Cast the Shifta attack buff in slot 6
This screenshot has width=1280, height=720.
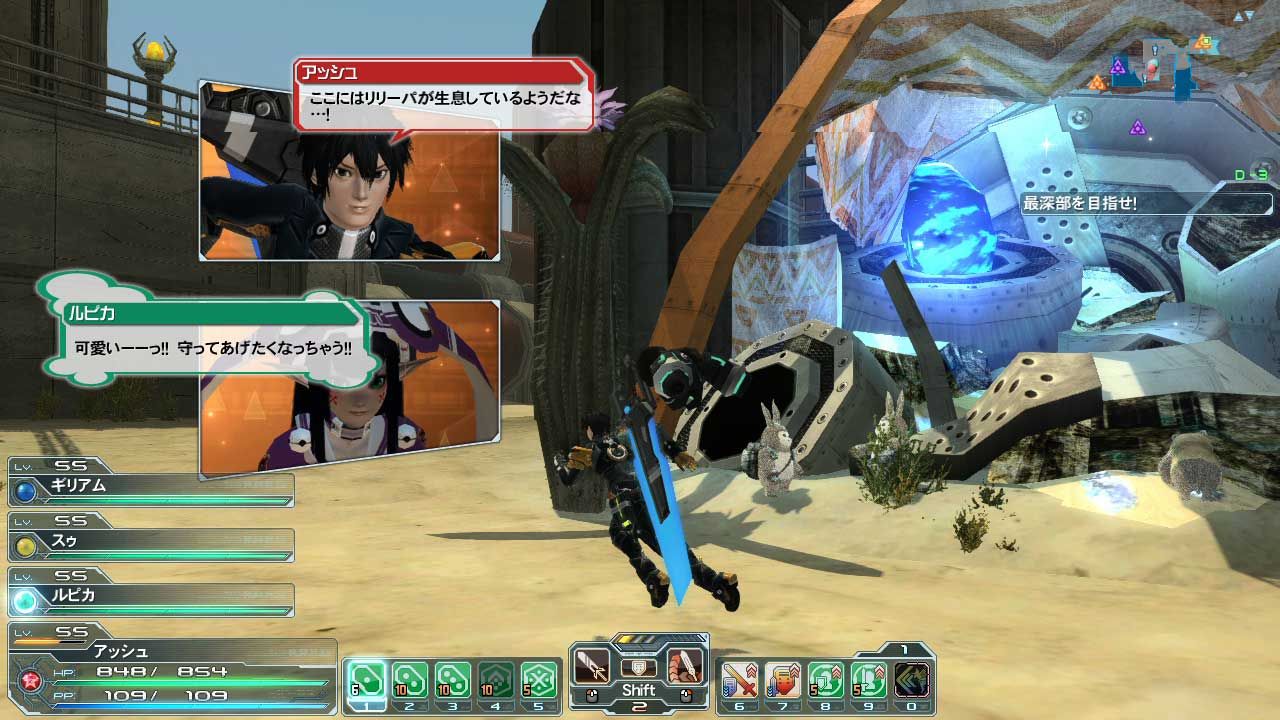739,678
